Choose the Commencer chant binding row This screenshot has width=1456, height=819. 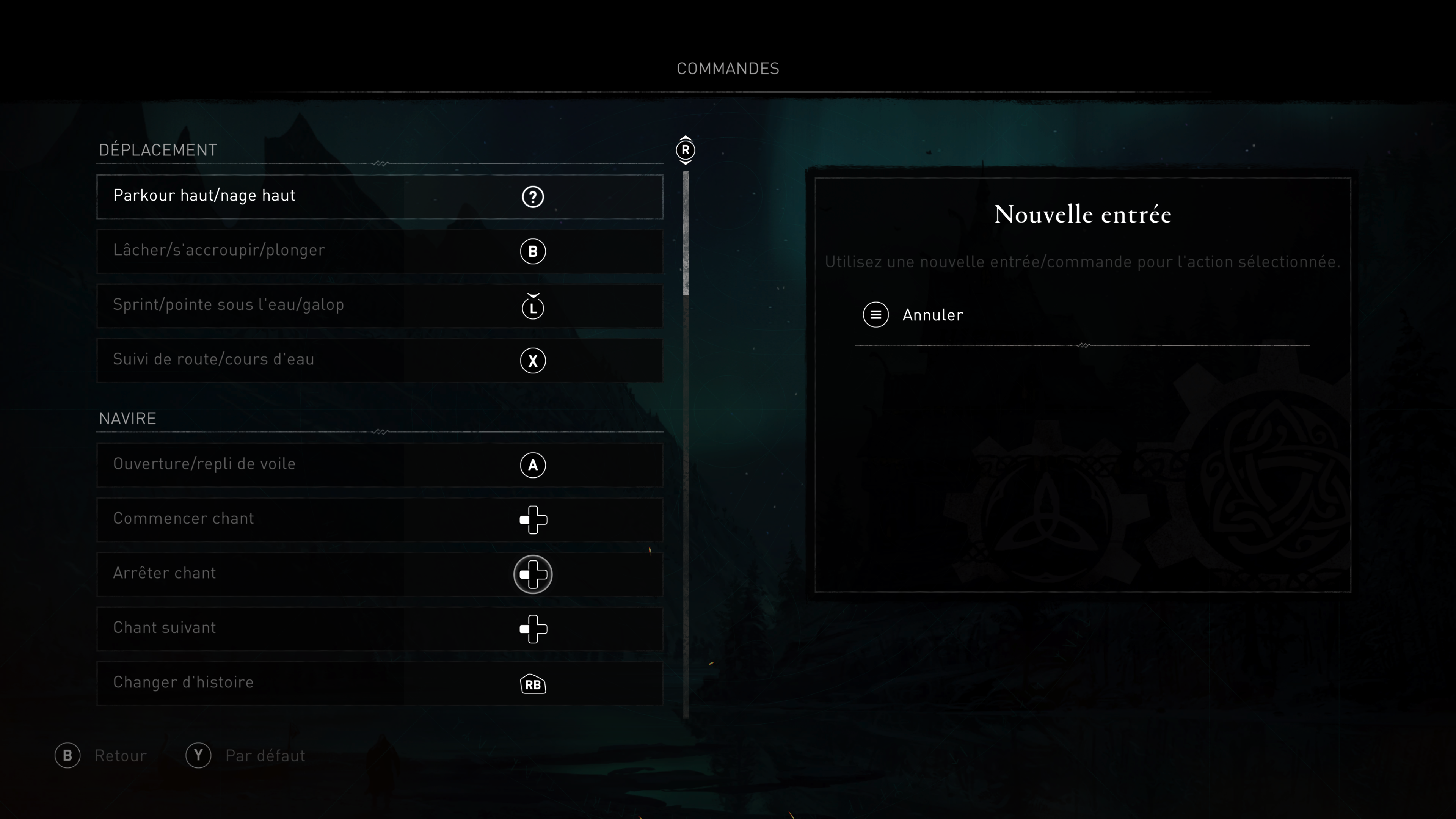pos(379,519)
